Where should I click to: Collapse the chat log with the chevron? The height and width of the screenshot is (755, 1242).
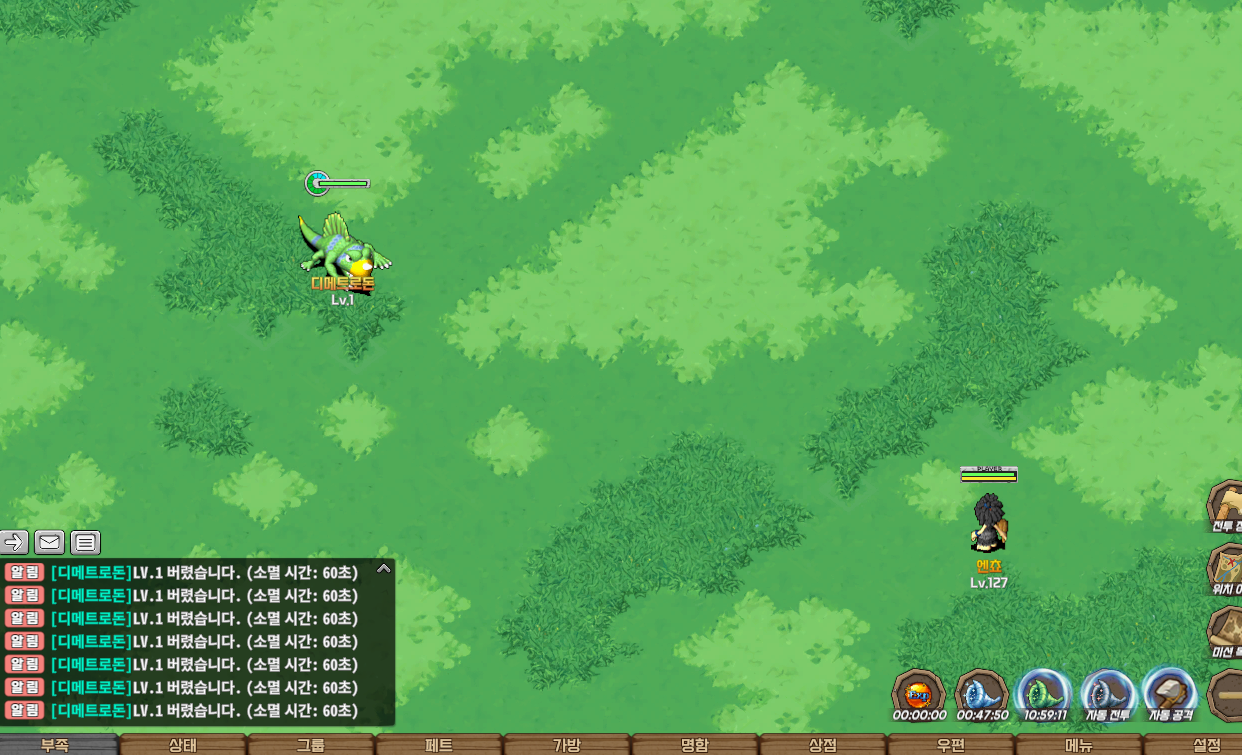point(383,568)
